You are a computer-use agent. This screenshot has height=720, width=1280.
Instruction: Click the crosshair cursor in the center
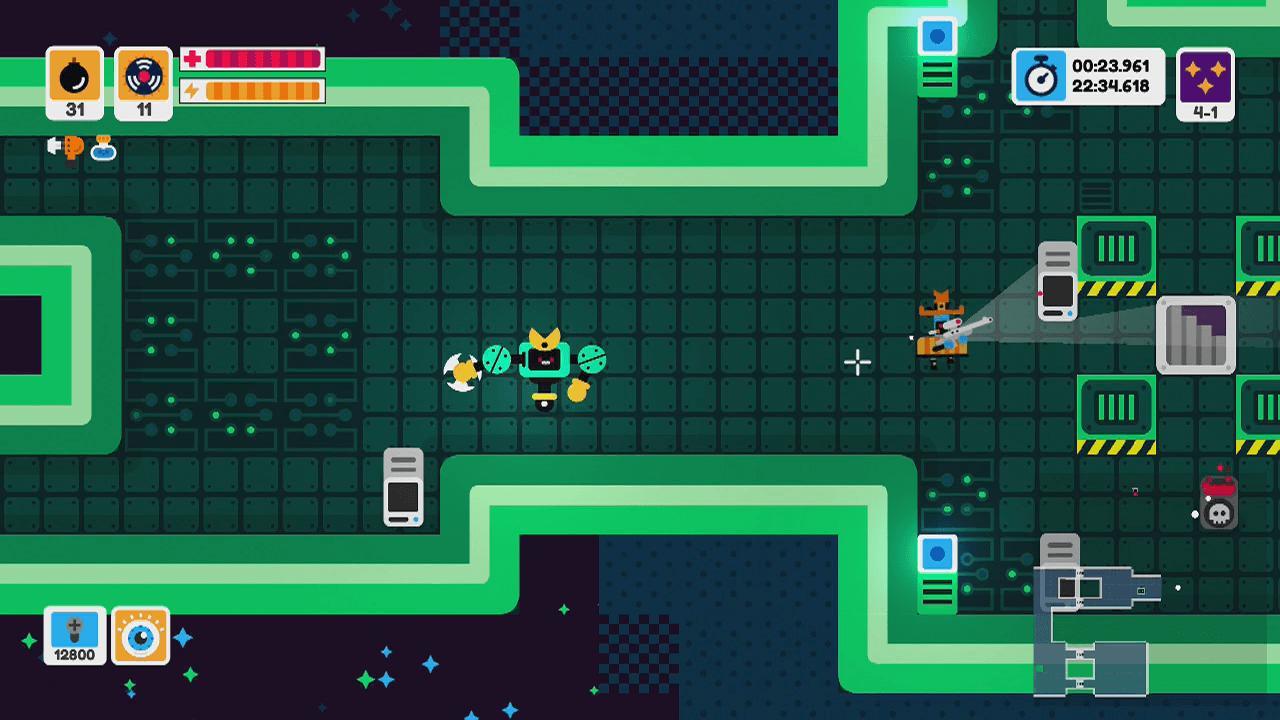(x=859, y=363)
